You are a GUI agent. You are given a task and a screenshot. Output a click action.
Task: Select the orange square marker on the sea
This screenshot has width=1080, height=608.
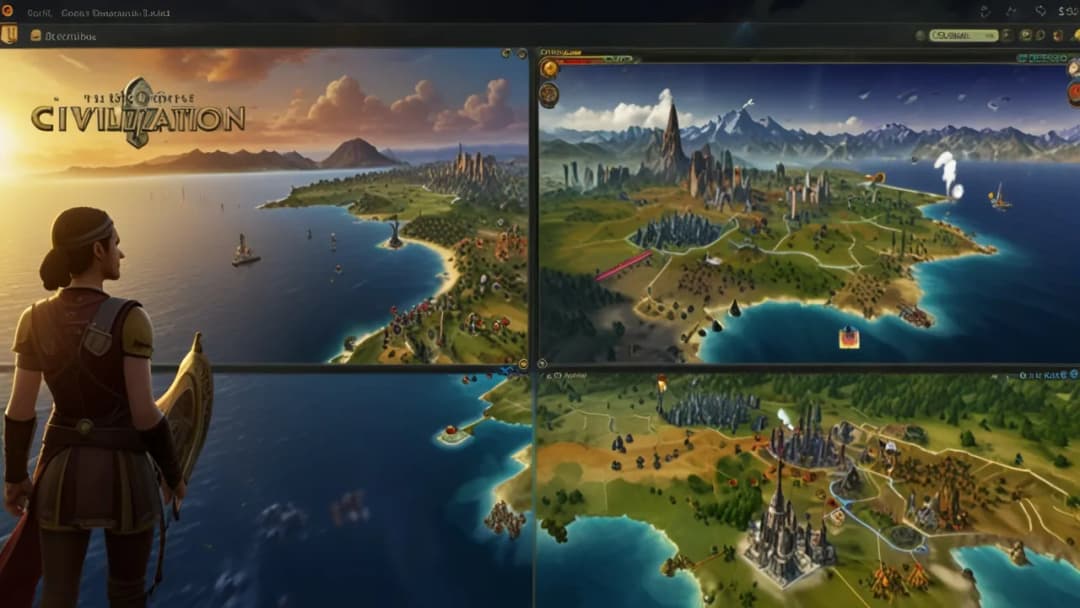[848, 337]
